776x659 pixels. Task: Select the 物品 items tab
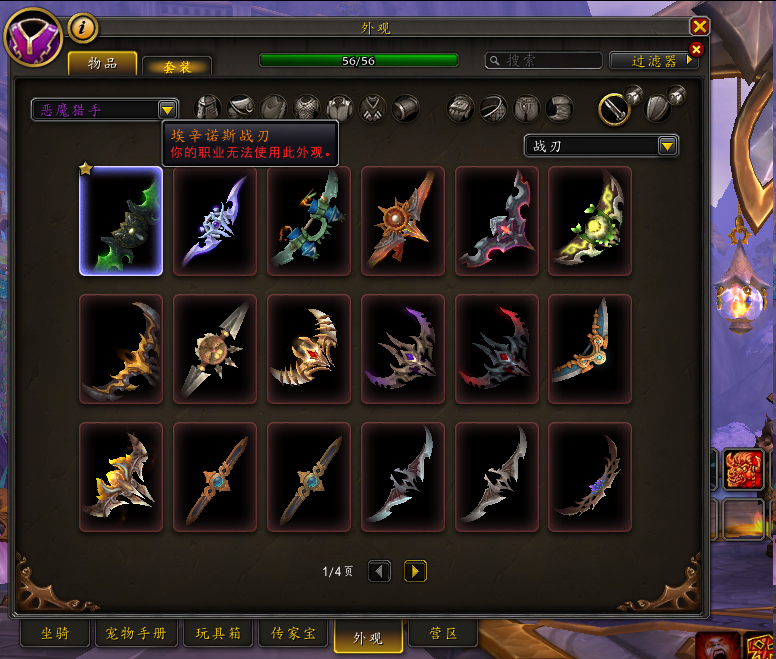point(102,63)
